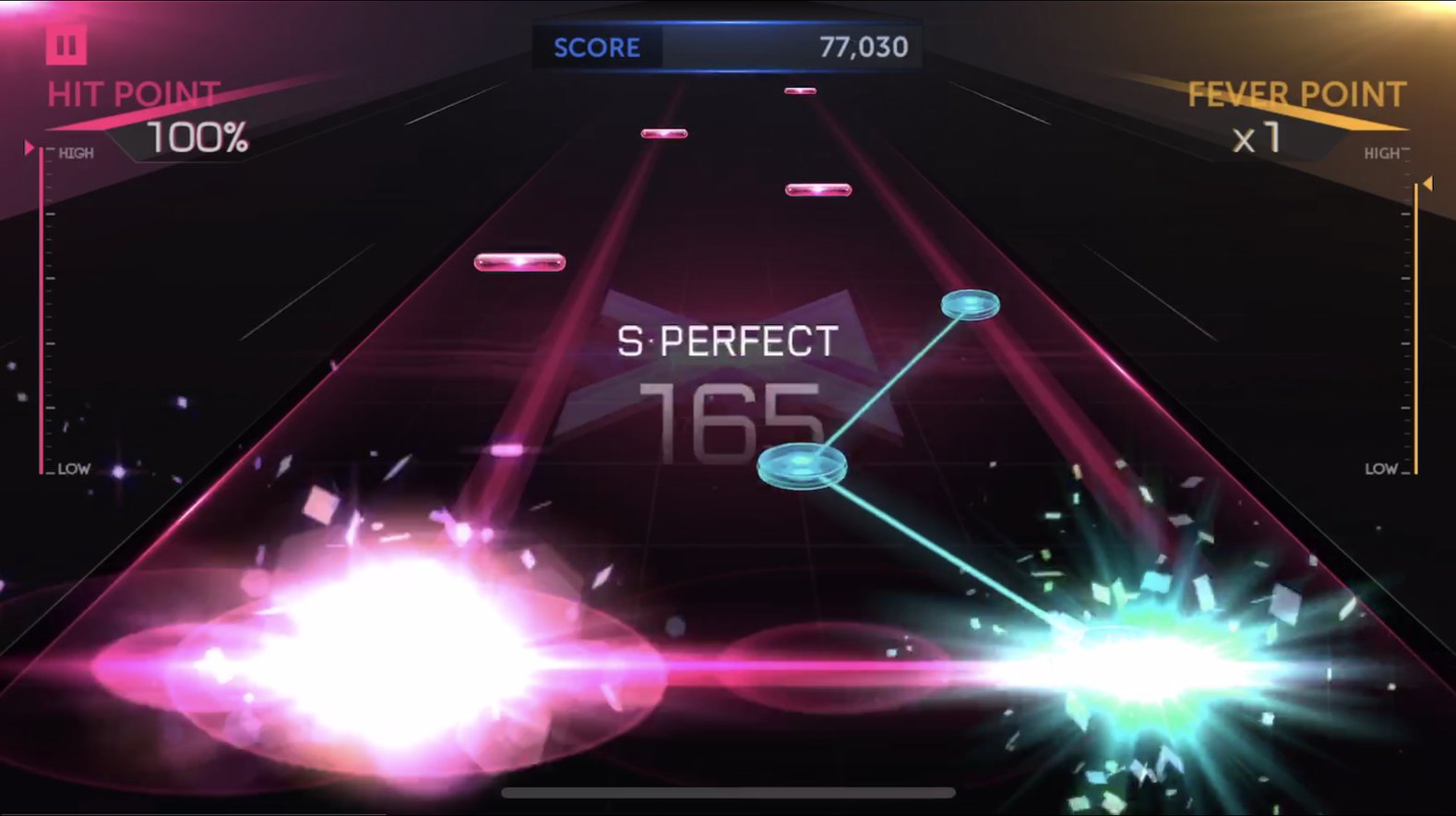Select the SCORE tab at the top
This screenshot has width=1456, height=816.
click(596, 46)
